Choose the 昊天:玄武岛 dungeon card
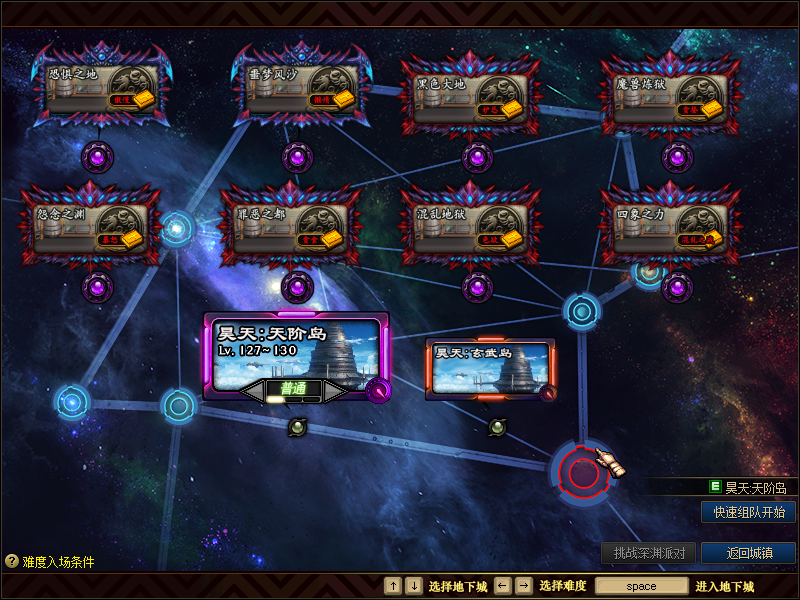 point(490,368)
